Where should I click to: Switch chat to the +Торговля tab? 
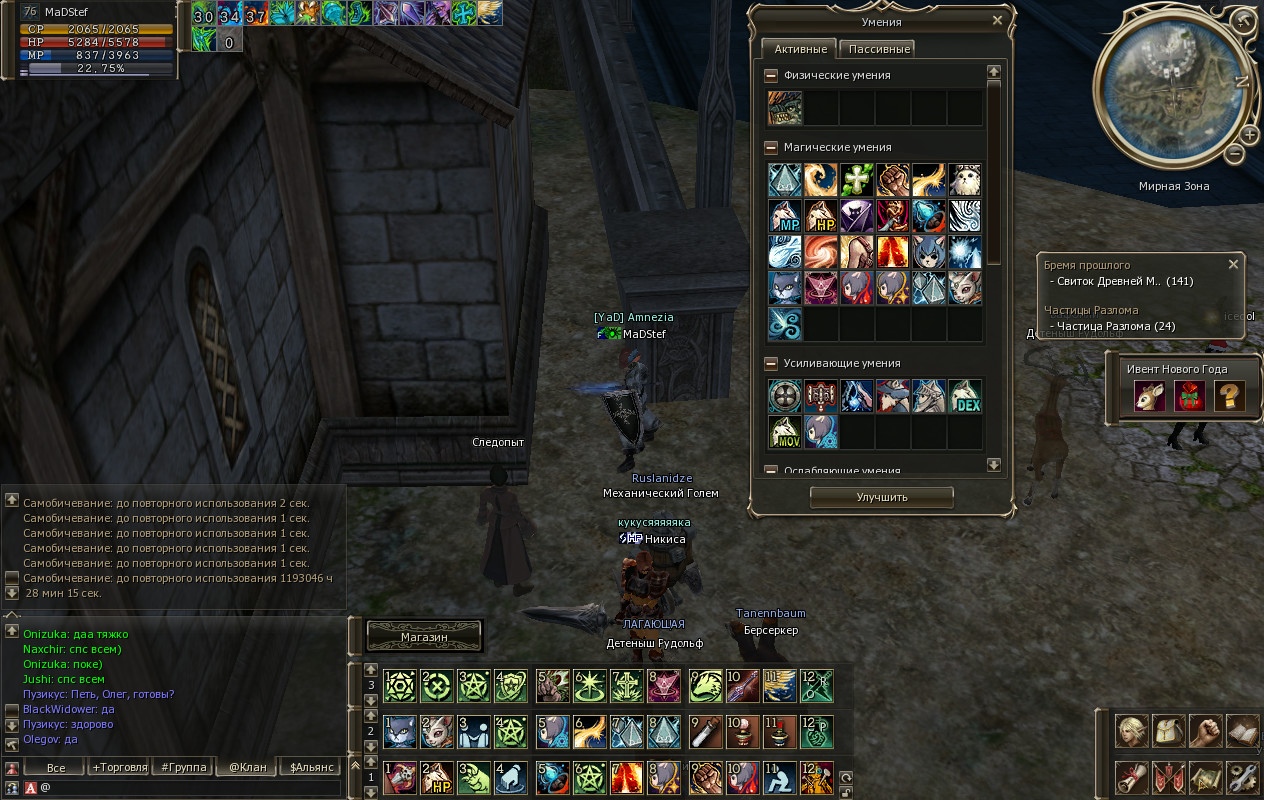(x=120, y=768)
